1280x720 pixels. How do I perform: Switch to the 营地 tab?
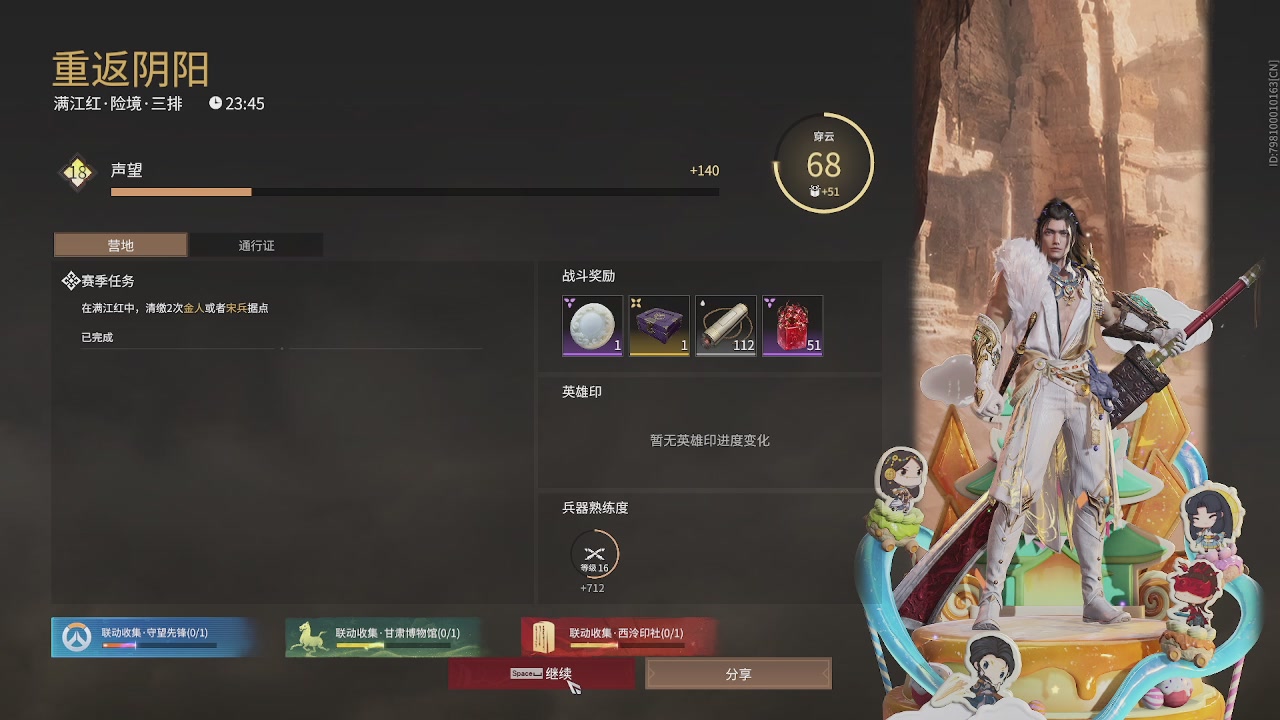pyautogui.click(x=120, y=245)
